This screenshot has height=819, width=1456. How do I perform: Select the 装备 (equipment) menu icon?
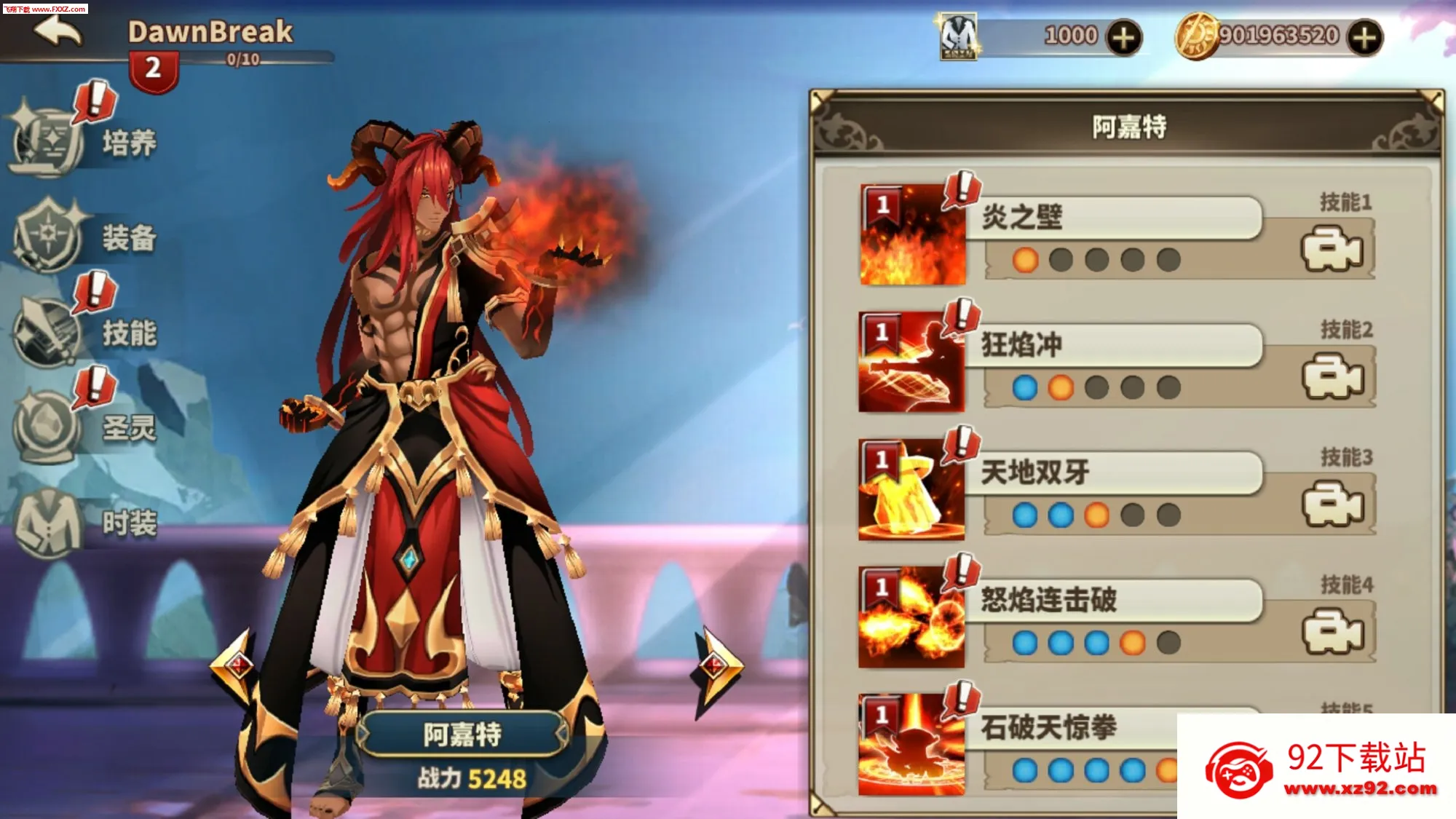pyautogui.click(x=46, y=233)
